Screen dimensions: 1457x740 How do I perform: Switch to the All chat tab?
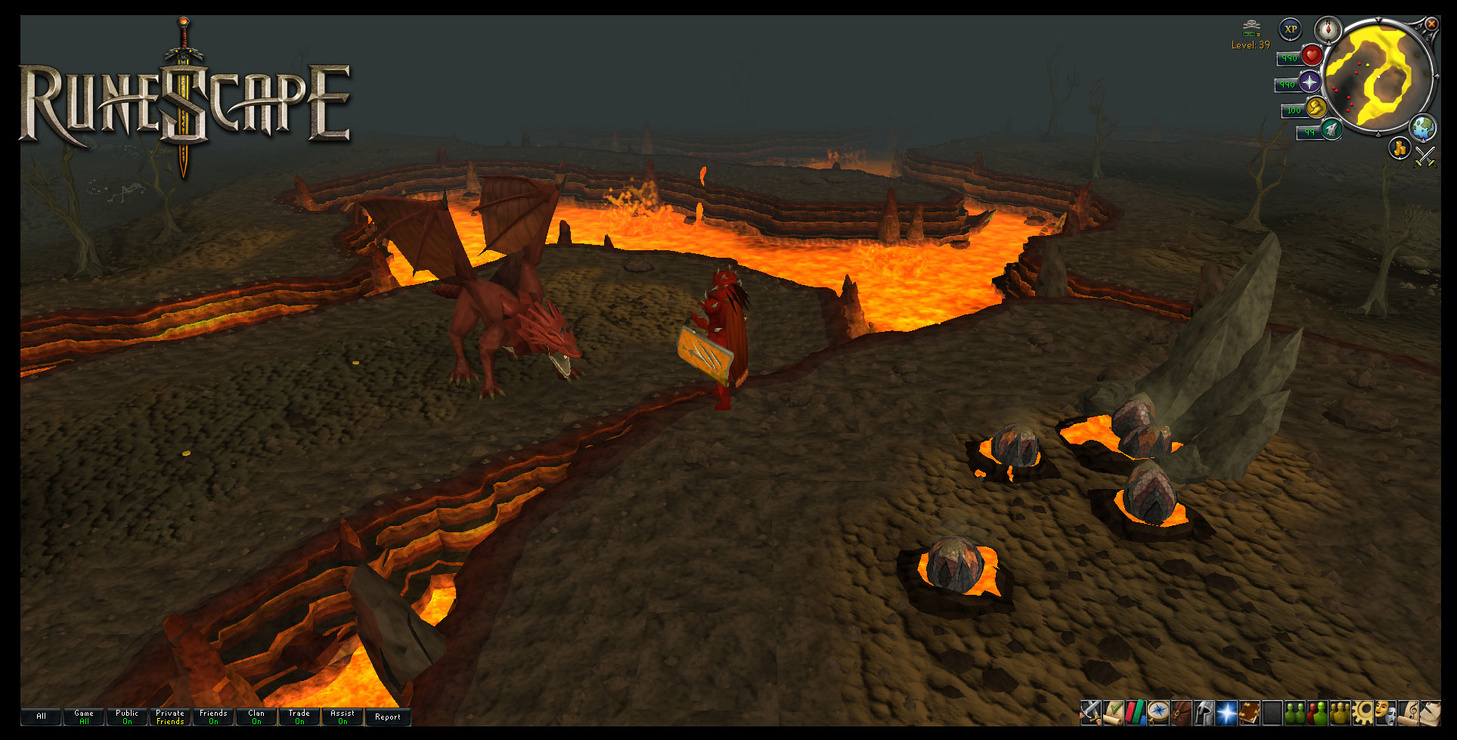click(40, 717)
